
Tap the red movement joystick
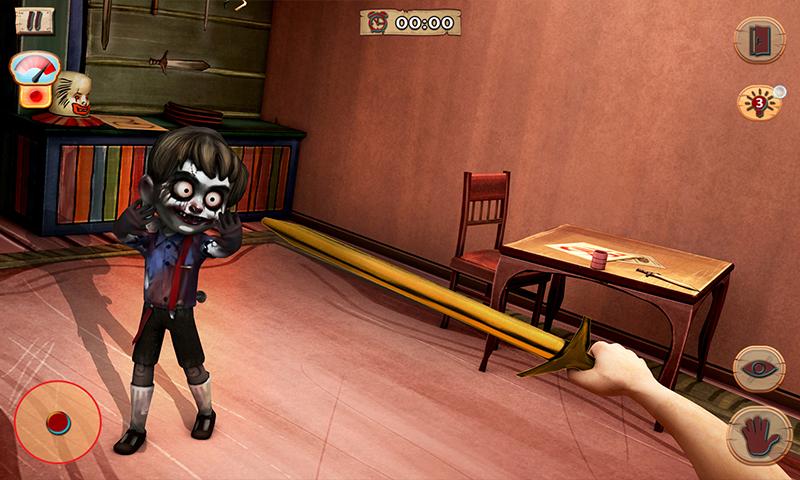pos(57,420)
